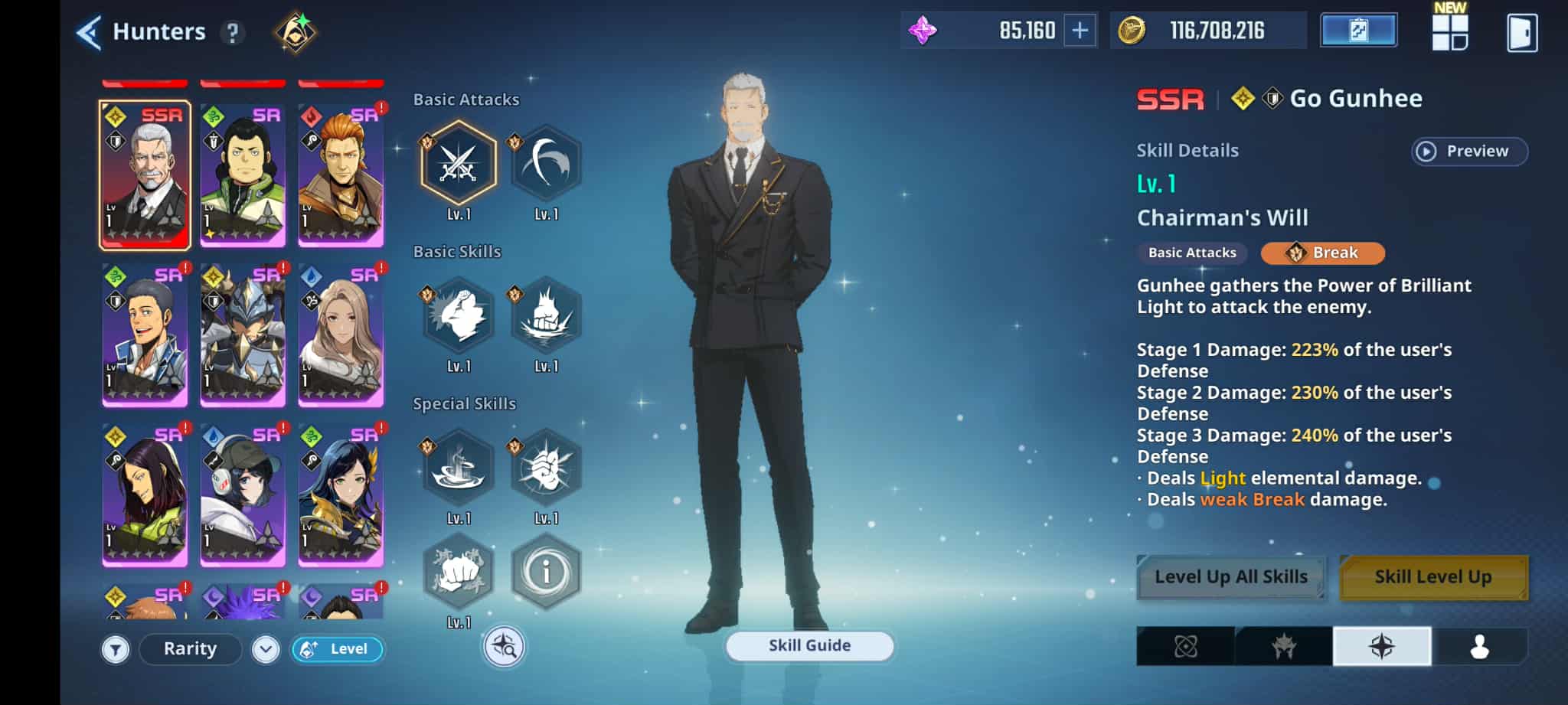The image size is (1568, 705).
Task: Toggle the Level sort button
Action: (x=338, y=649)
